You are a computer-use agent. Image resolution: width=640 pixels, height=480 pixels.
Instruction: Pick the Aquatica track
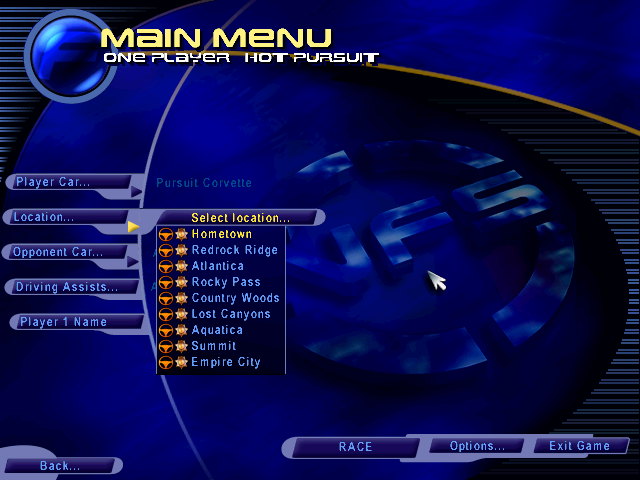pyautogui.click(x=217, y=330)
